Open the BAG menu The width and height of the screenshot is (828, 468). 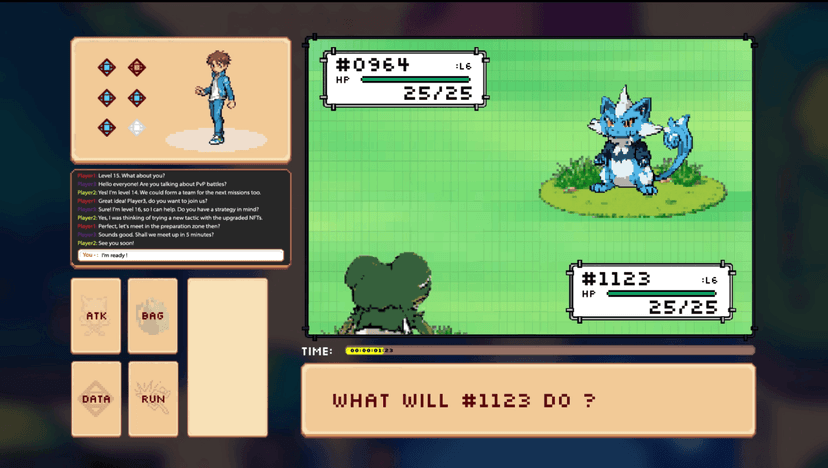click(153, 316)
